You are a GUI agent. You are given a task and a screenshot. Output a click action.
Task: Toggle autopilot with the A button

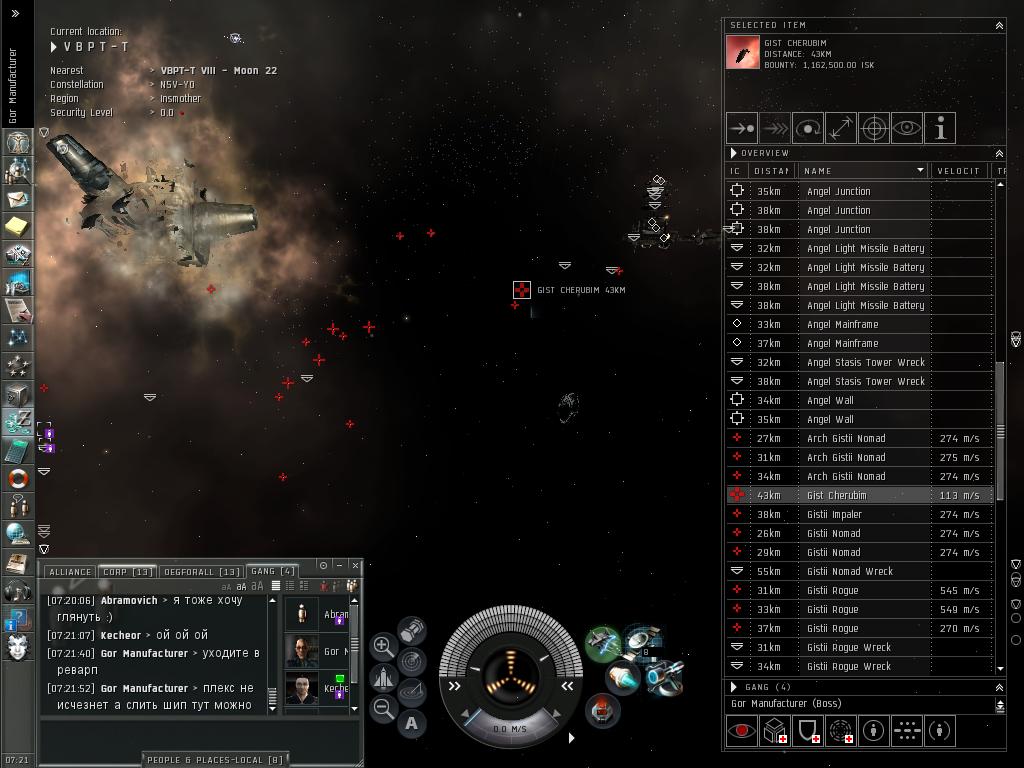(412, 723)
